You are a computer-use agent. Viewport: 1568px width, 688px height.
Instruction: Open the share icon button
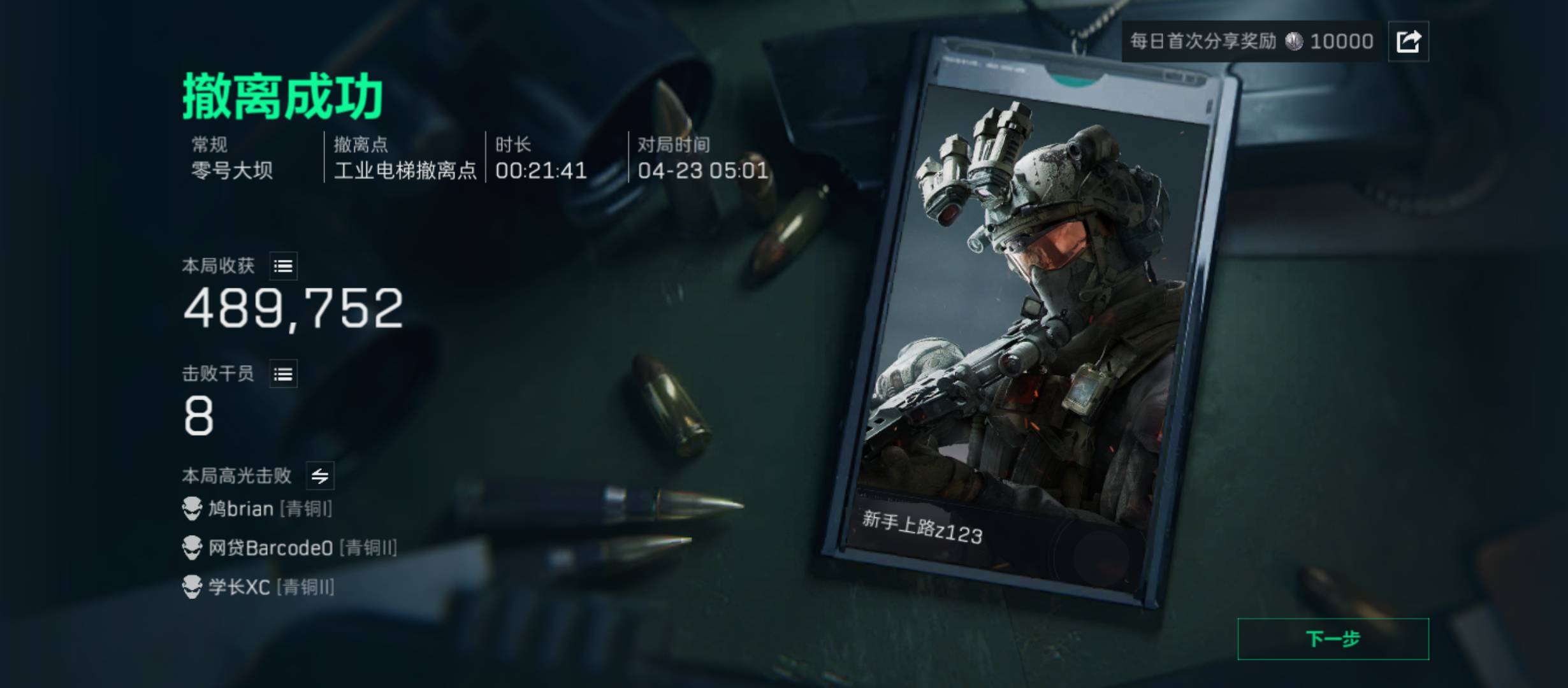[1408, 41]
